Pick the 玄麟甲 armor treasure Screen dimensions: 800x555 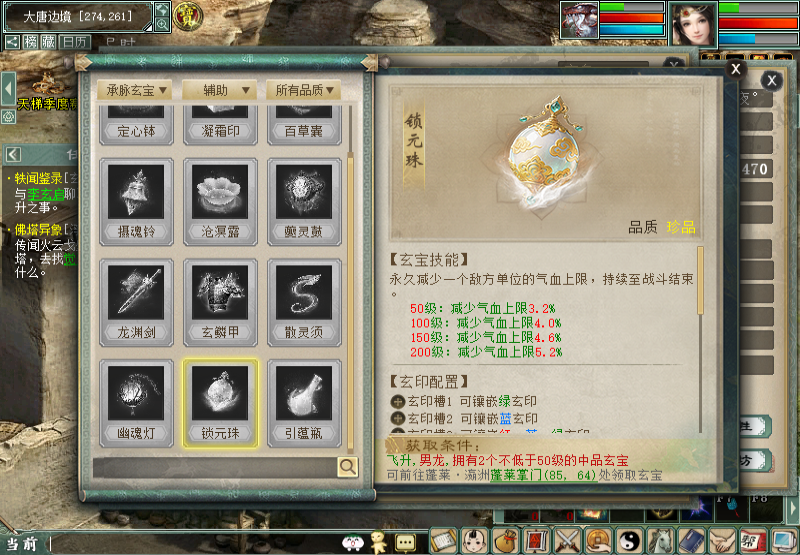220,302
